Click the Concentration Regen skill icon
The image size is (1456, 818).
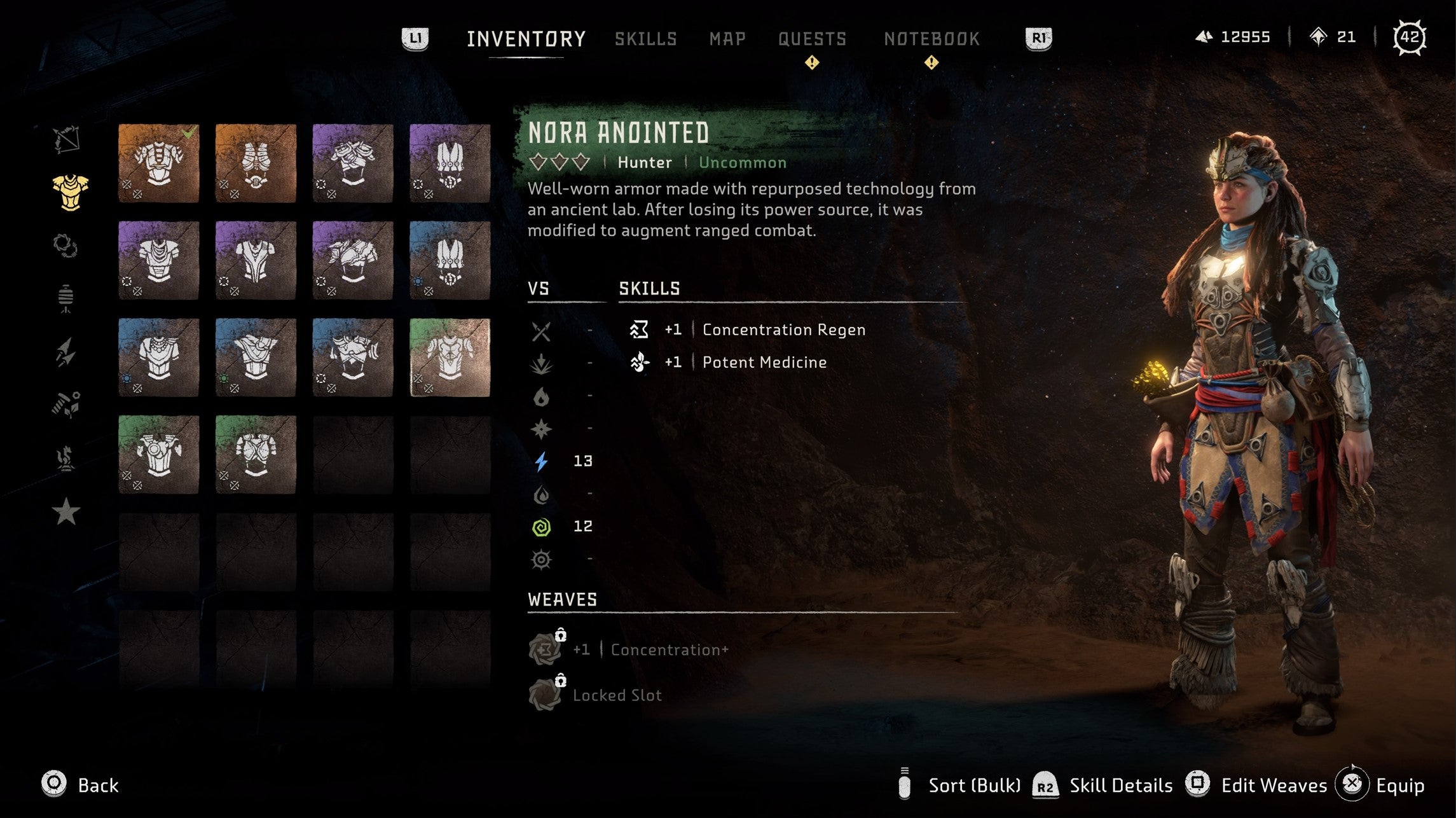point(639,329)
